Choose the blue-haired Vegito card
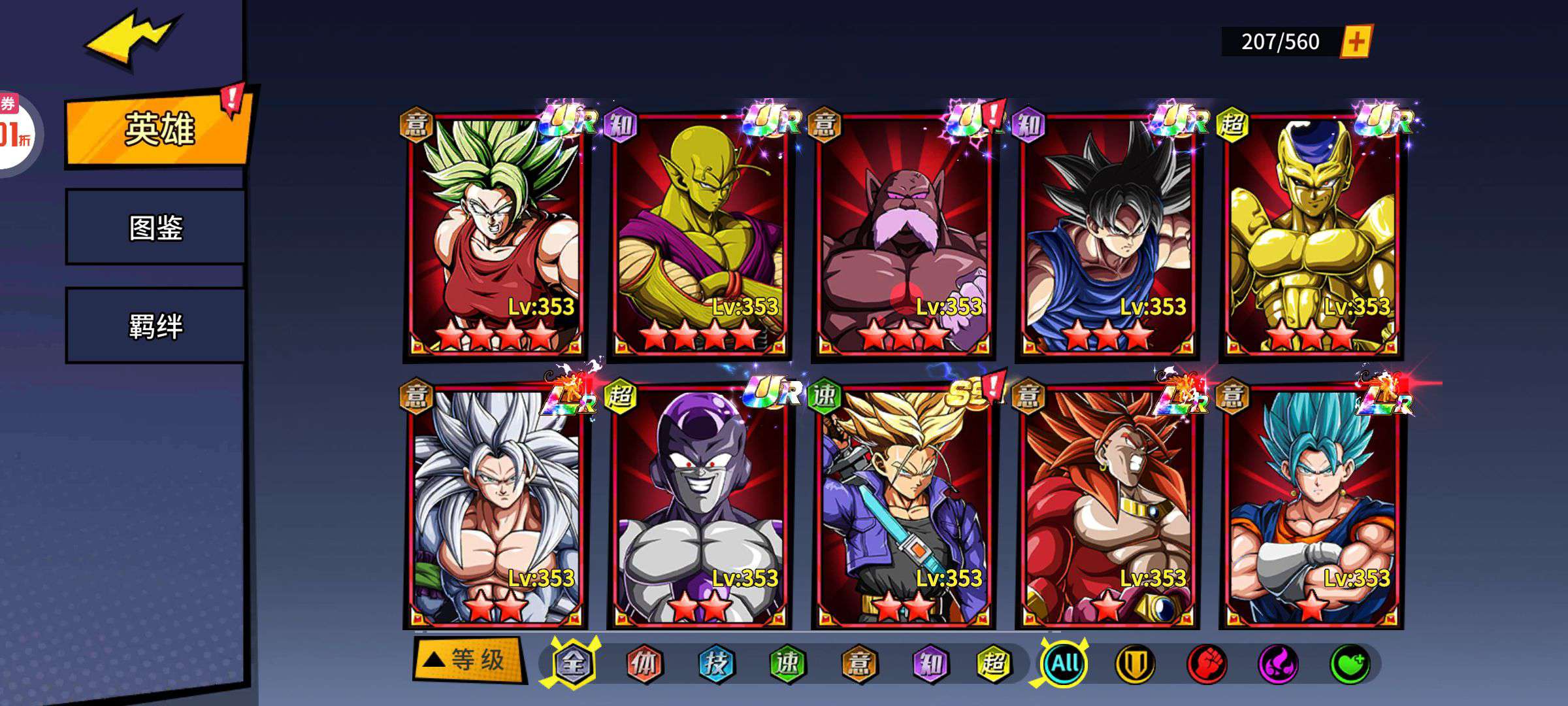This screenshot has height=706, width=1568. click(x=1311, y=507)
